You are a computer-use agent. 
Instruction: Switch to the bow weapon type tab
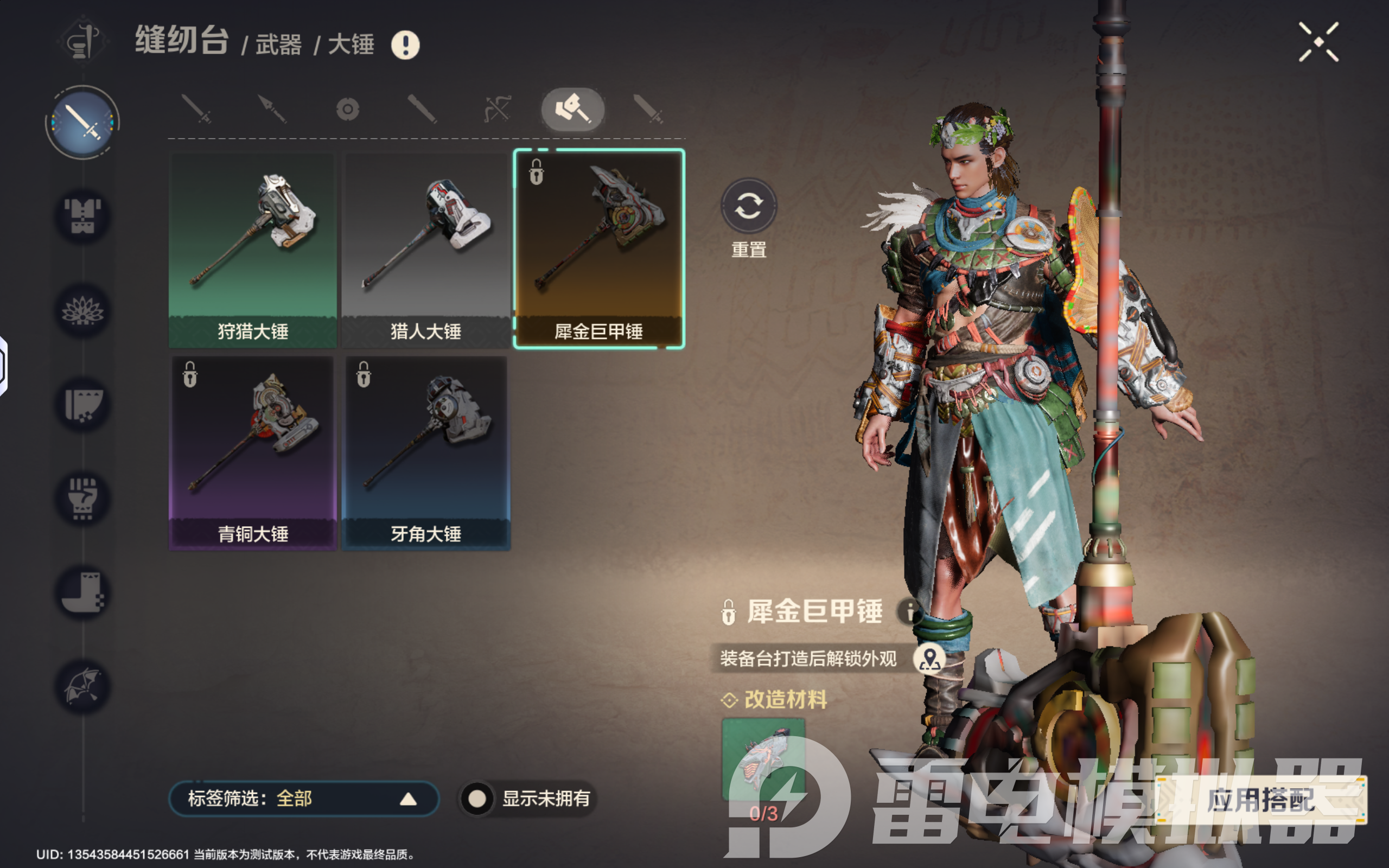tap(497, 109)
